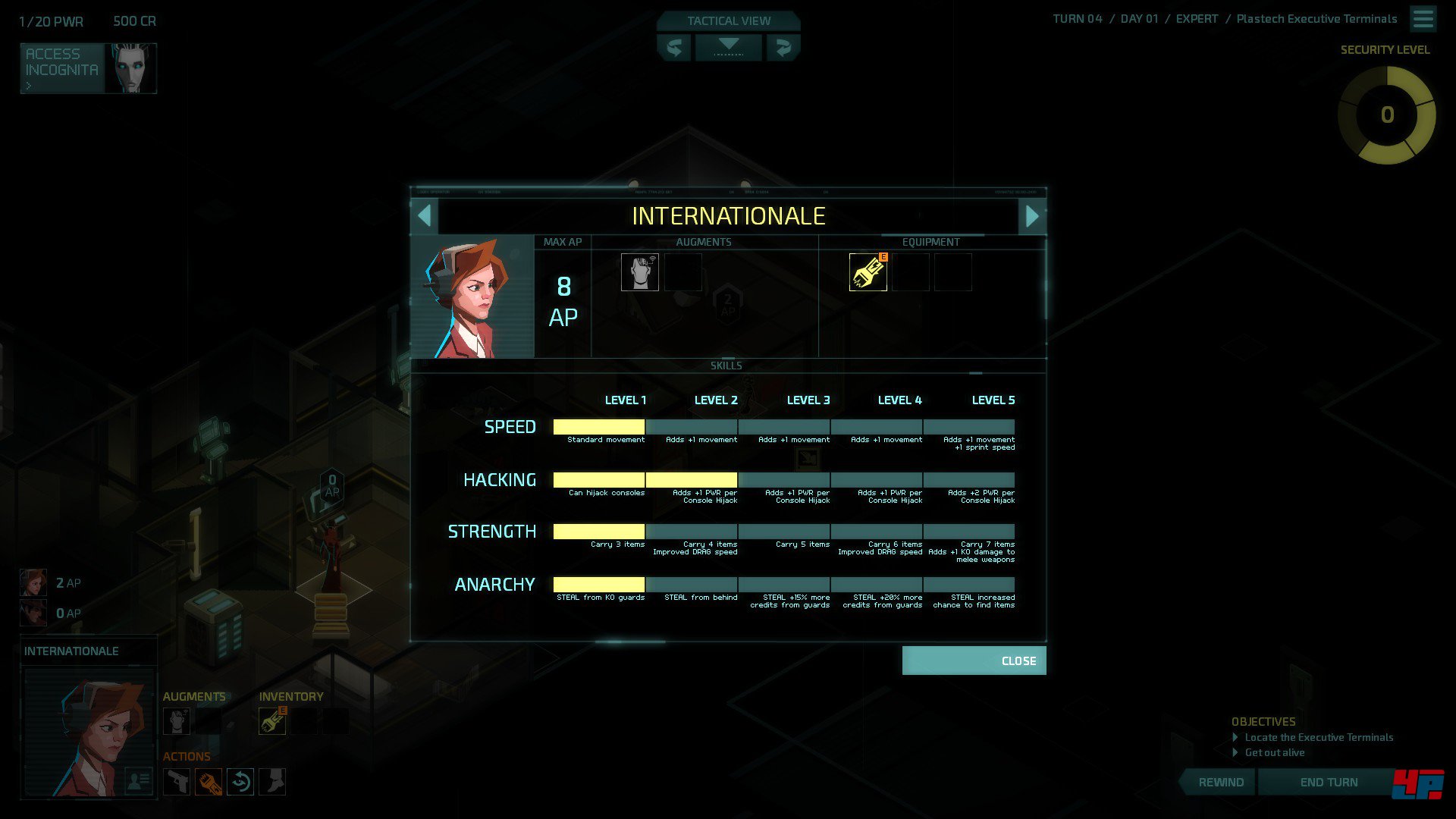Select the agent with 2 AP

click(33, 582)
